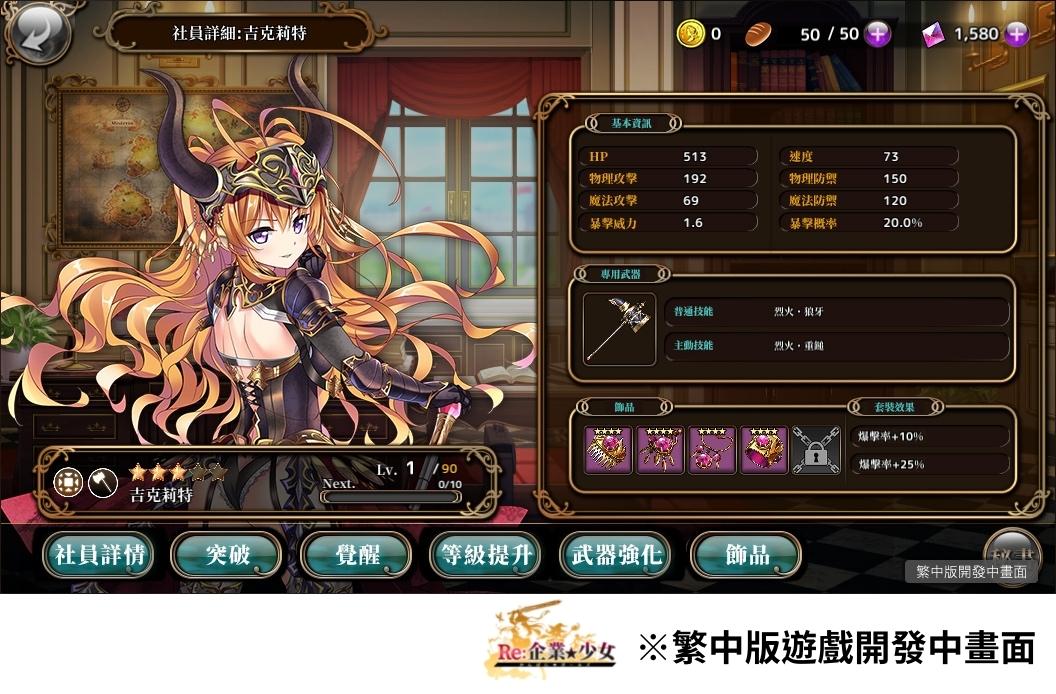Select the 突破 button
Viewport: 1056px width, 694px height.
227,555
